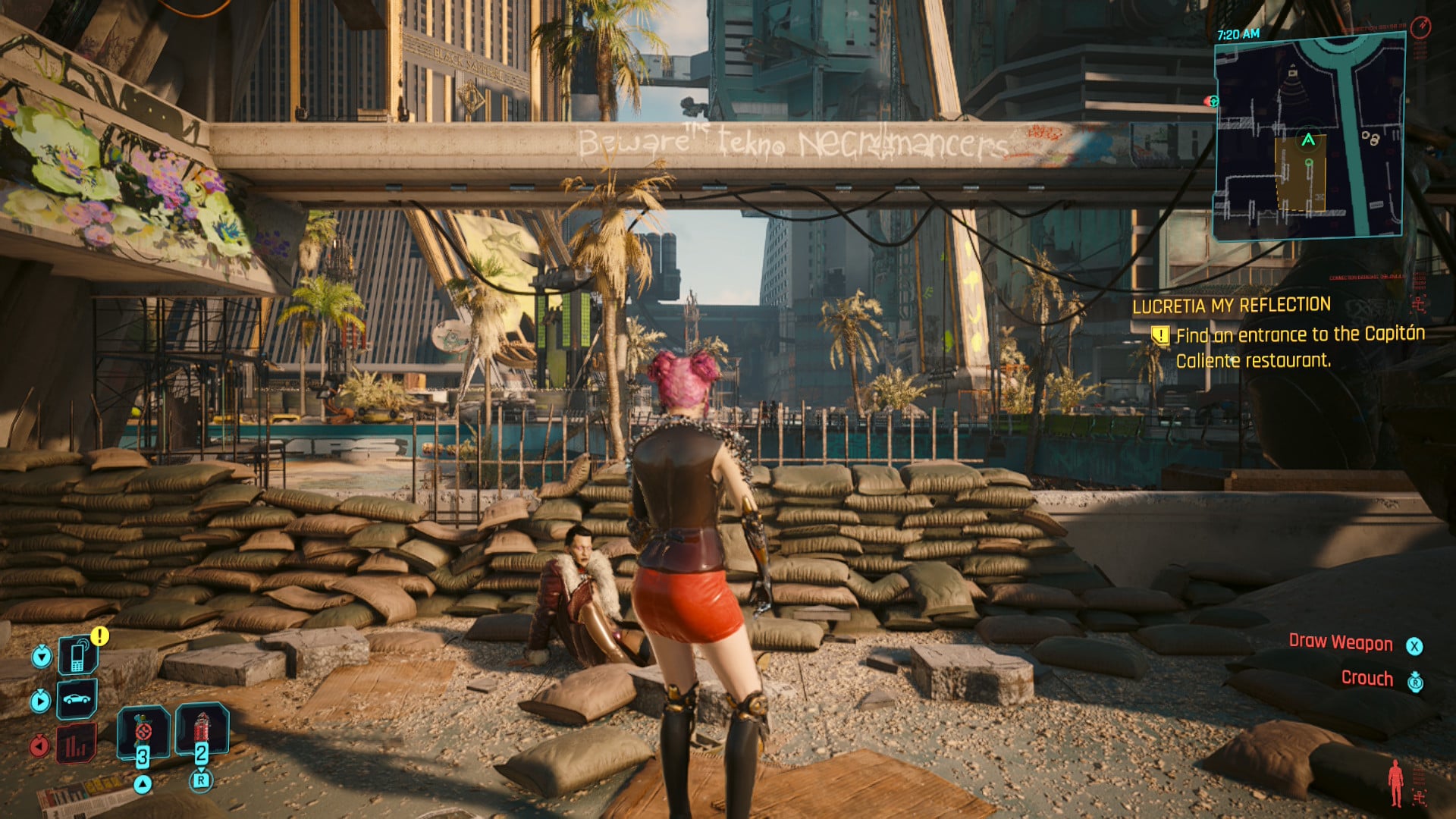1456x819 pixels.
Task: Click the red connection icon in the top-right corner
Action: [x=1420, y=29]
